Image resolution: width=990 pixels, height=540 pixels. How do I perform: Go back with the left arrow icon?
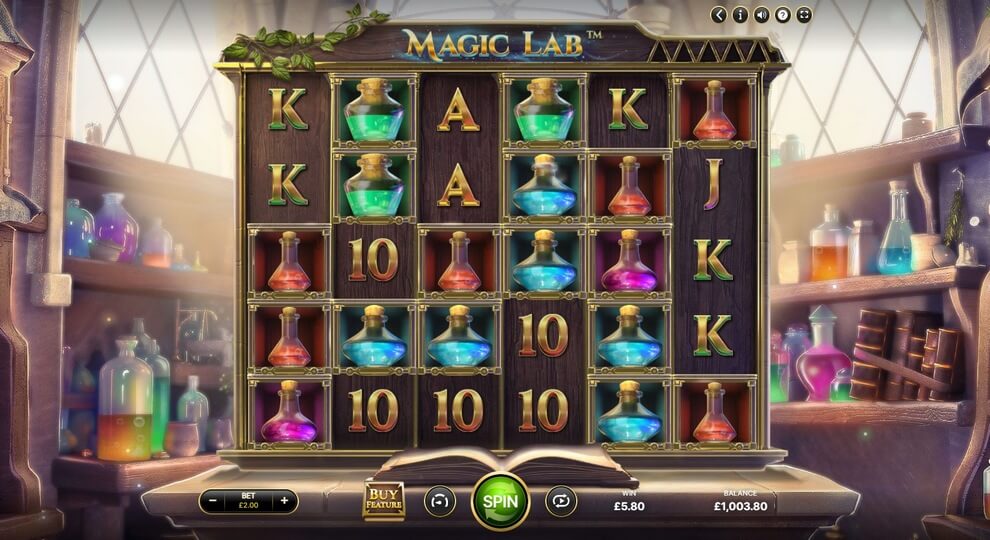pyautogui.click(x=719, y=15)
